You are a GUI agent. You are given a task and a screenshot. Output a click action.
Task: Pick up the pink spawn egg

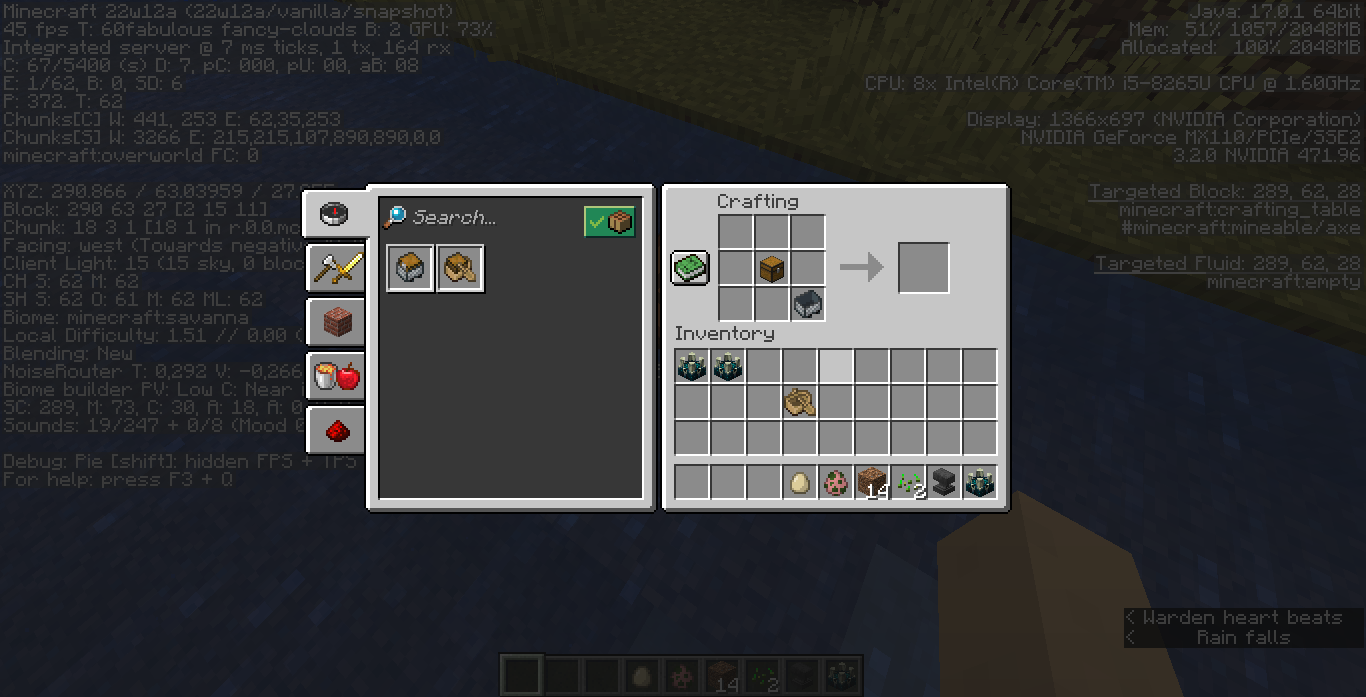[x=836, y=483]
